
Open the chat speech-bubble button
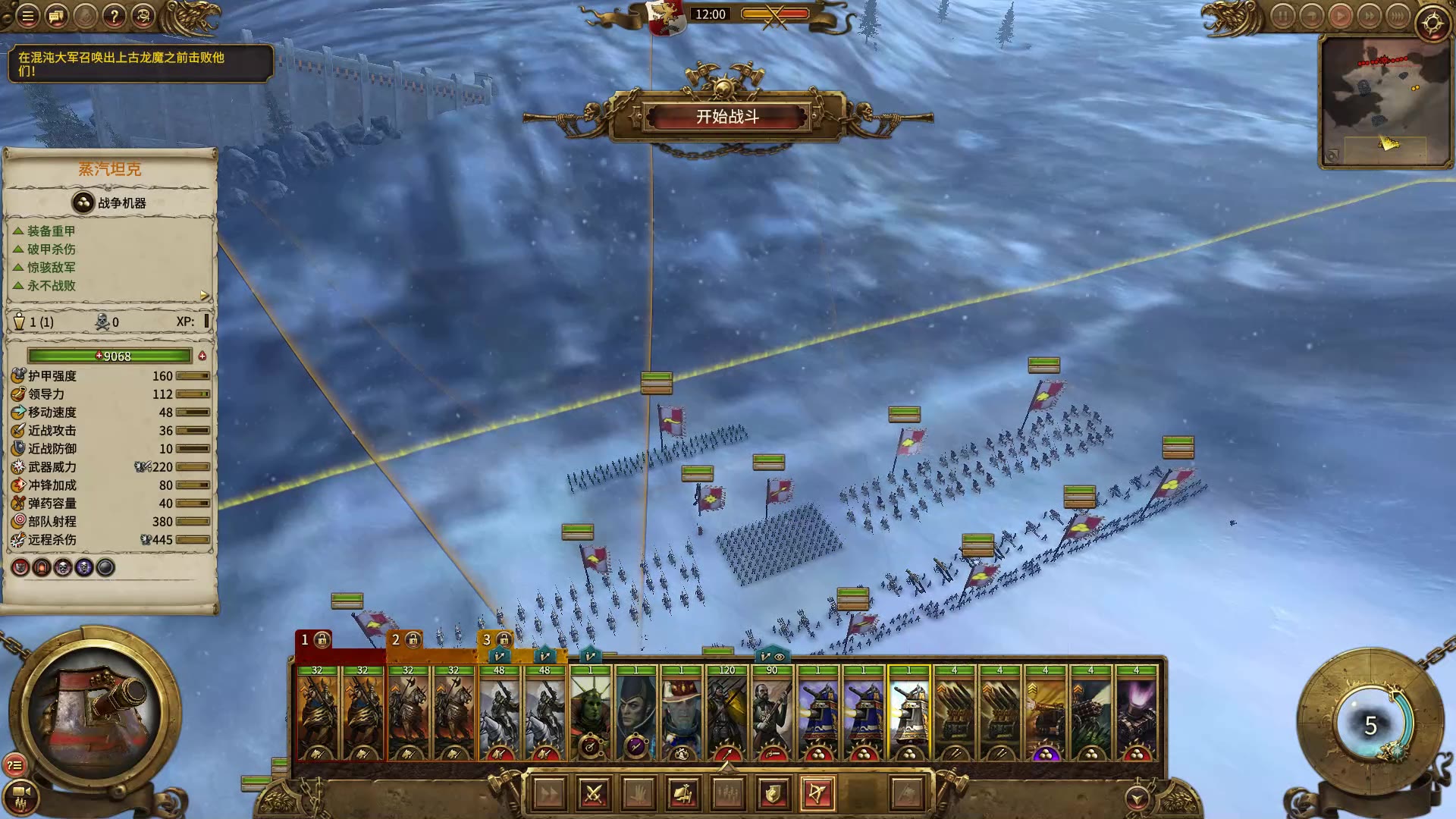click(56, 16)
